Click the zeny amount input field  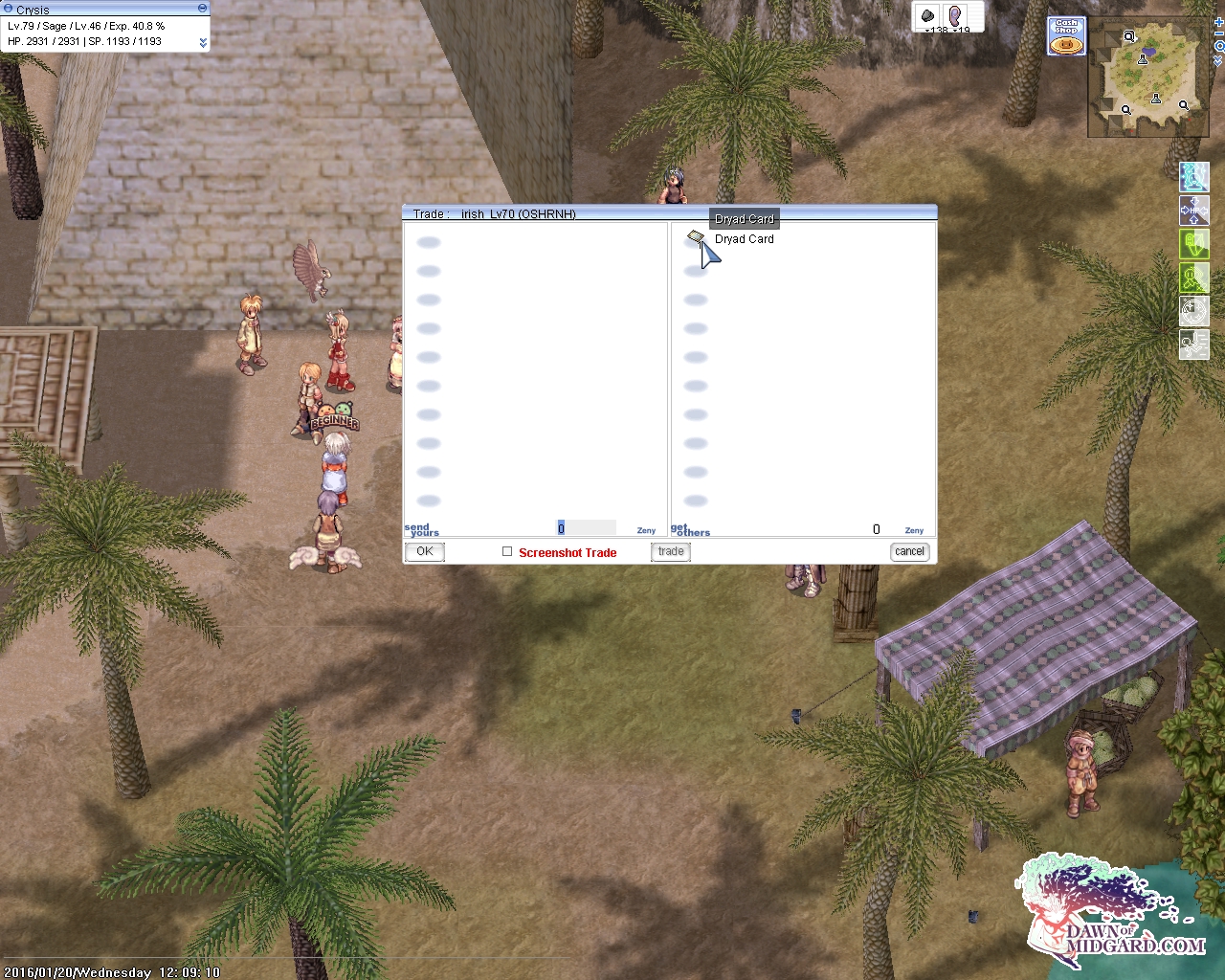click(587, 527)
